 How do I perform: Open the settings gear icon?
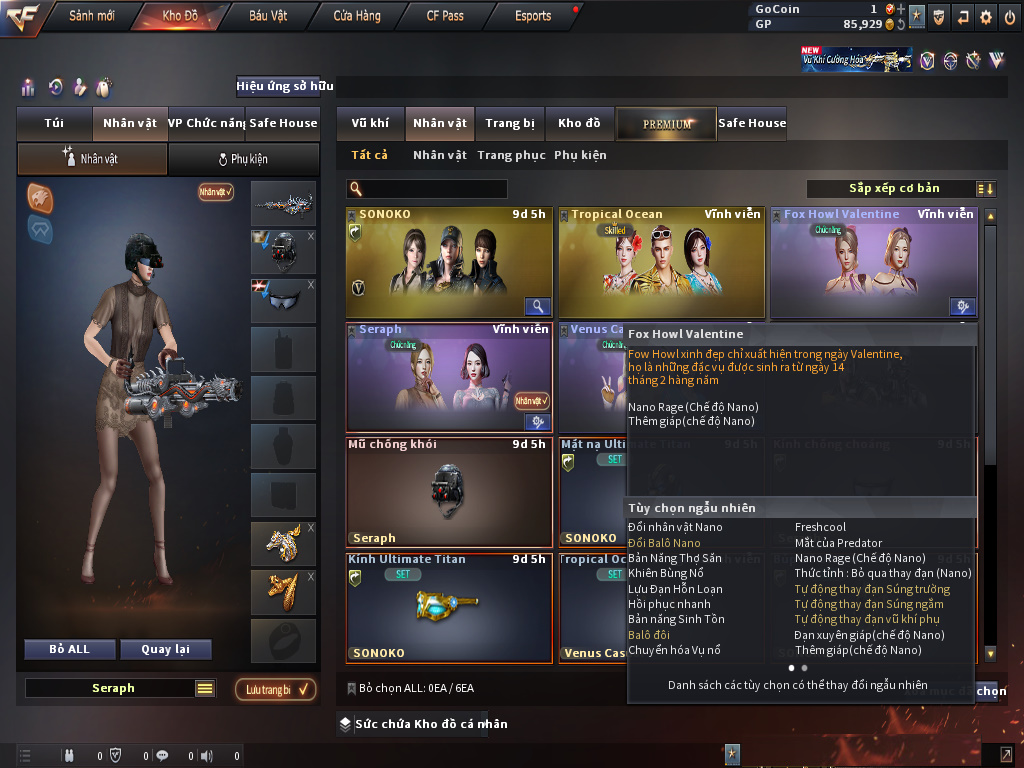point(986,16)
